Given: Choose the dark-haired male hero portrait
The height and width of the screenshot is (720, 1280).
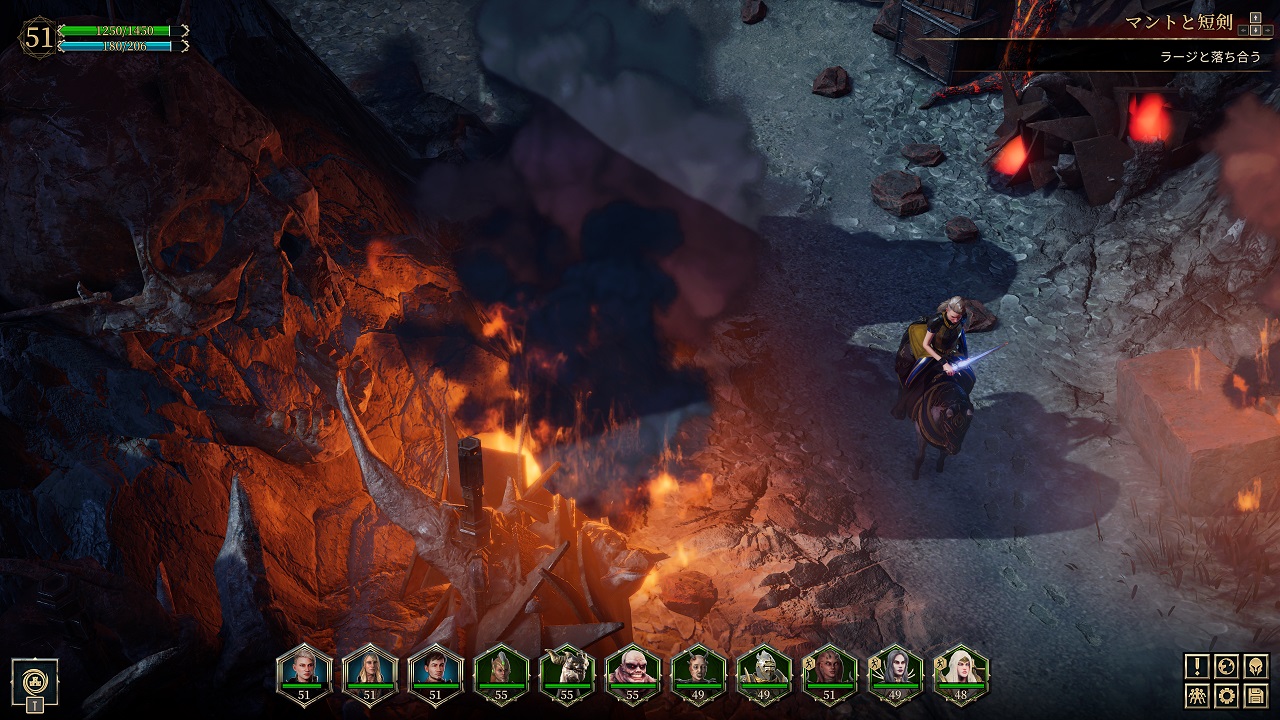Looking at the screenshot, I should pos(435,668).
